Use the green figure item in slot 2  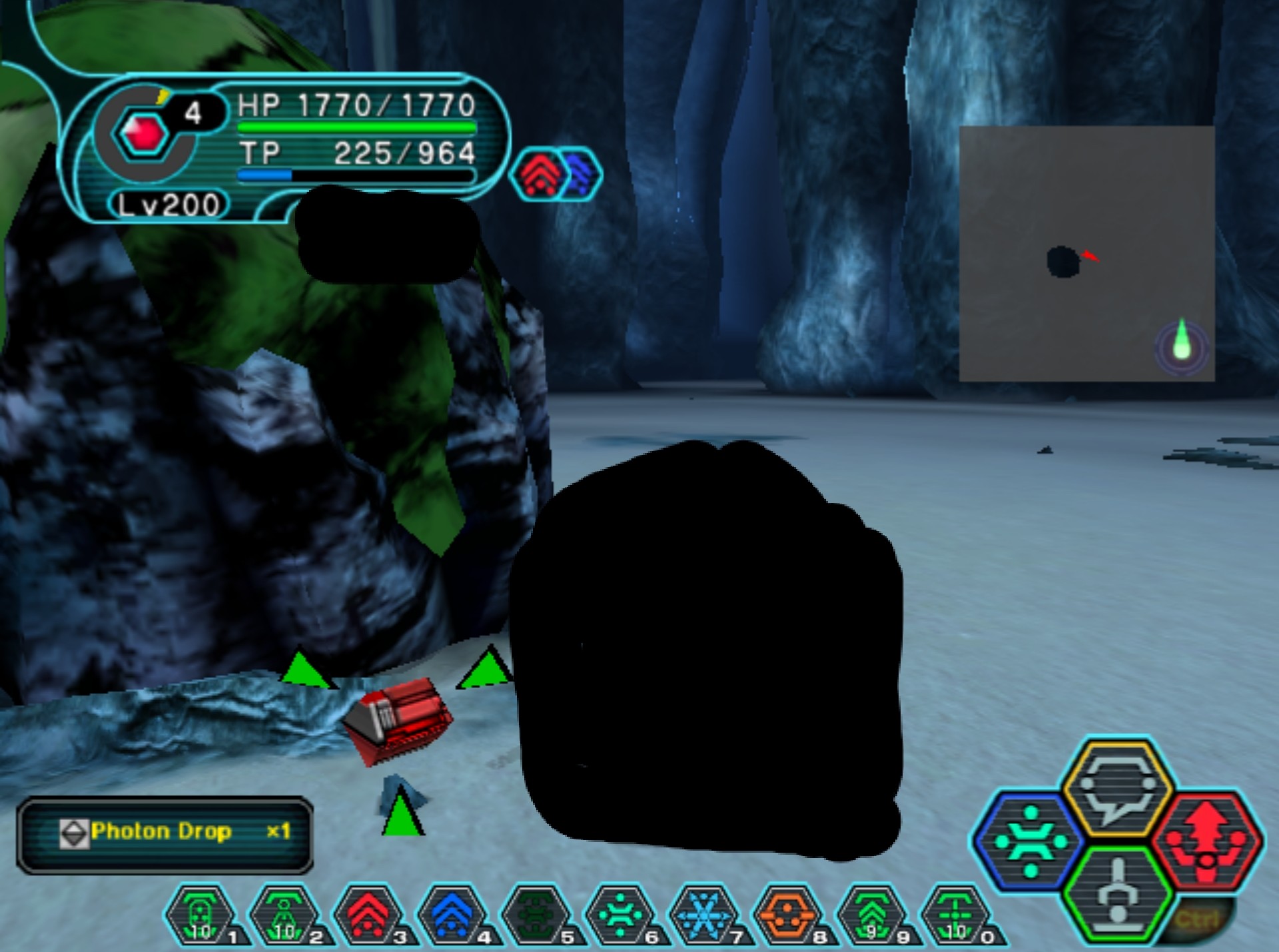click(x=284, y=915)
